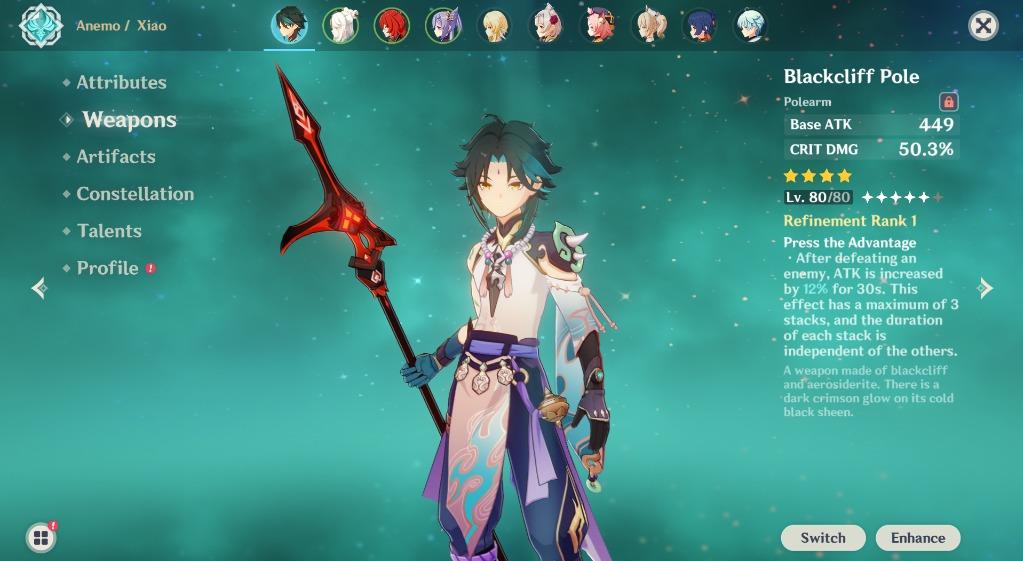Go to the Artifacts section
1023x561 pixels.
tap(116, 157)
